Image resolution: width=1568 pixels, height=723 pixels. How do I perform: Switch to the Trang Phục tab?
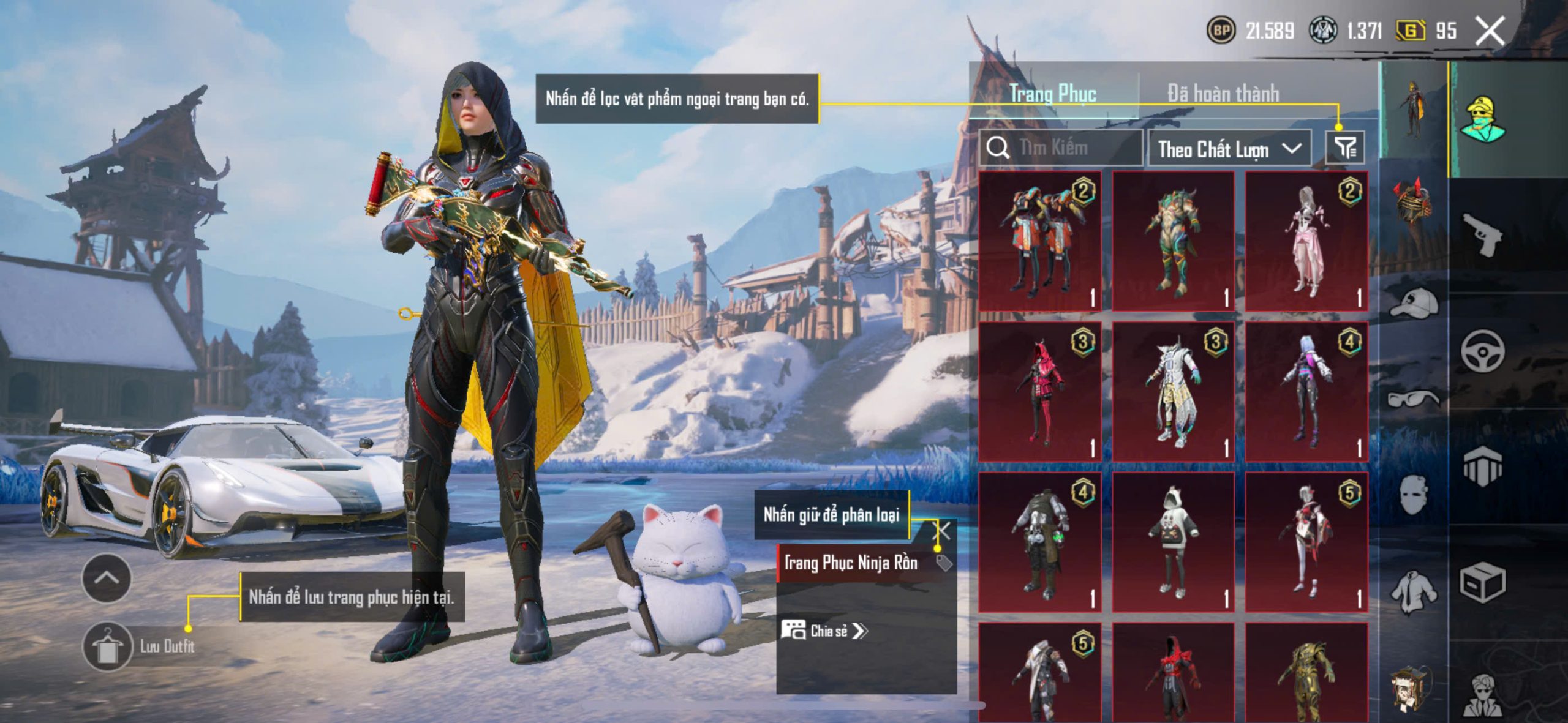(x=1052, y=94)
